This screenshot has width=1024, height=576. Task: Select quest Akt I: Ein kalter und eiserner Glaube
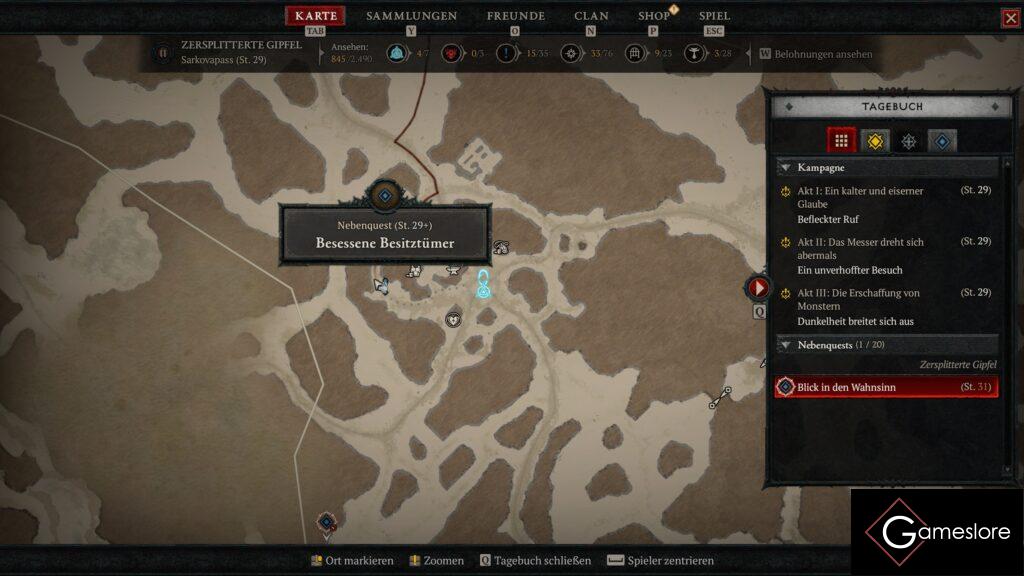click(x=860, y=197)
